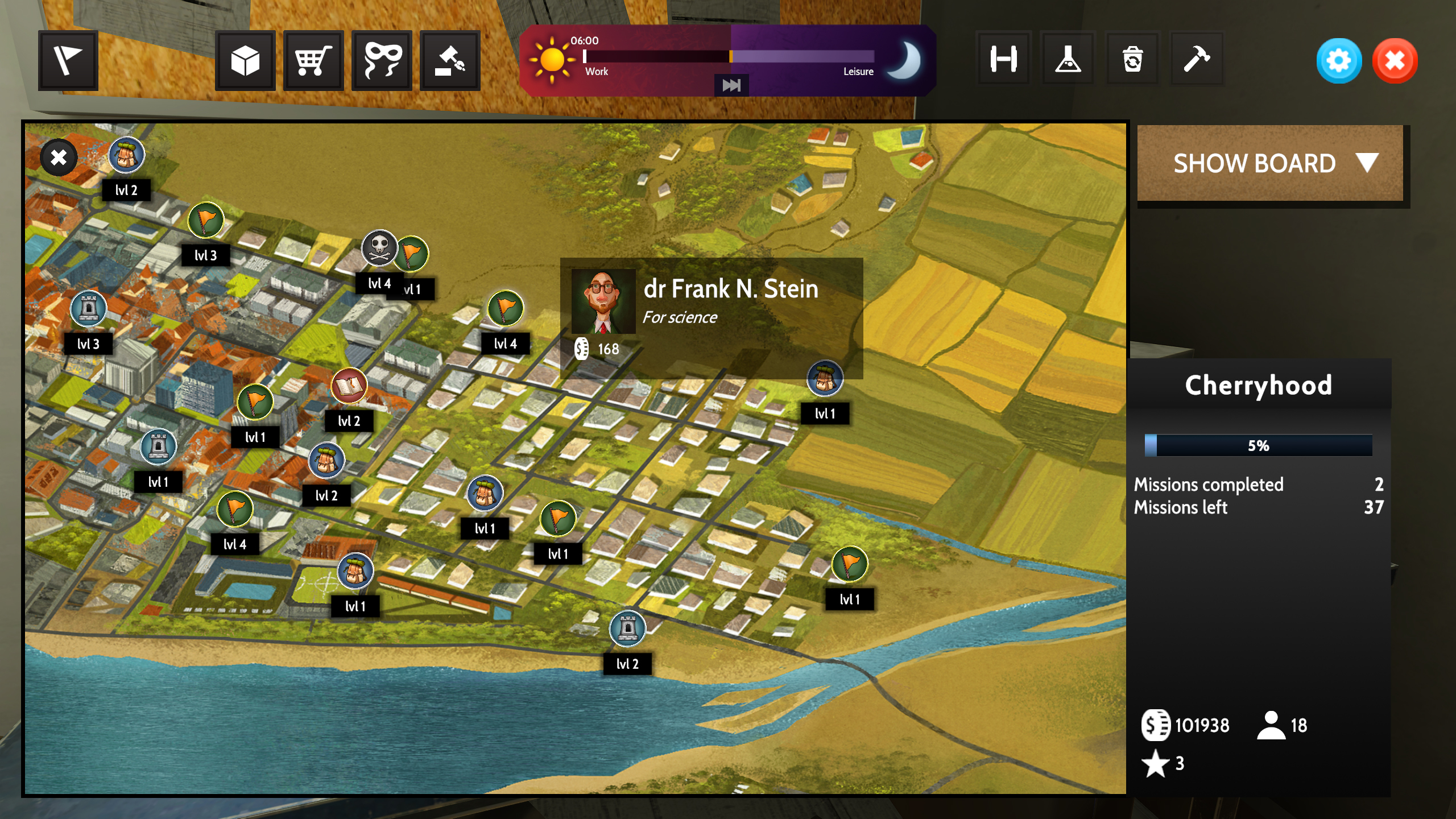The height and width of the screenshot is (819, 1456).
Task: Expand the Show Board dropdown
Action: click(1270, 164)
